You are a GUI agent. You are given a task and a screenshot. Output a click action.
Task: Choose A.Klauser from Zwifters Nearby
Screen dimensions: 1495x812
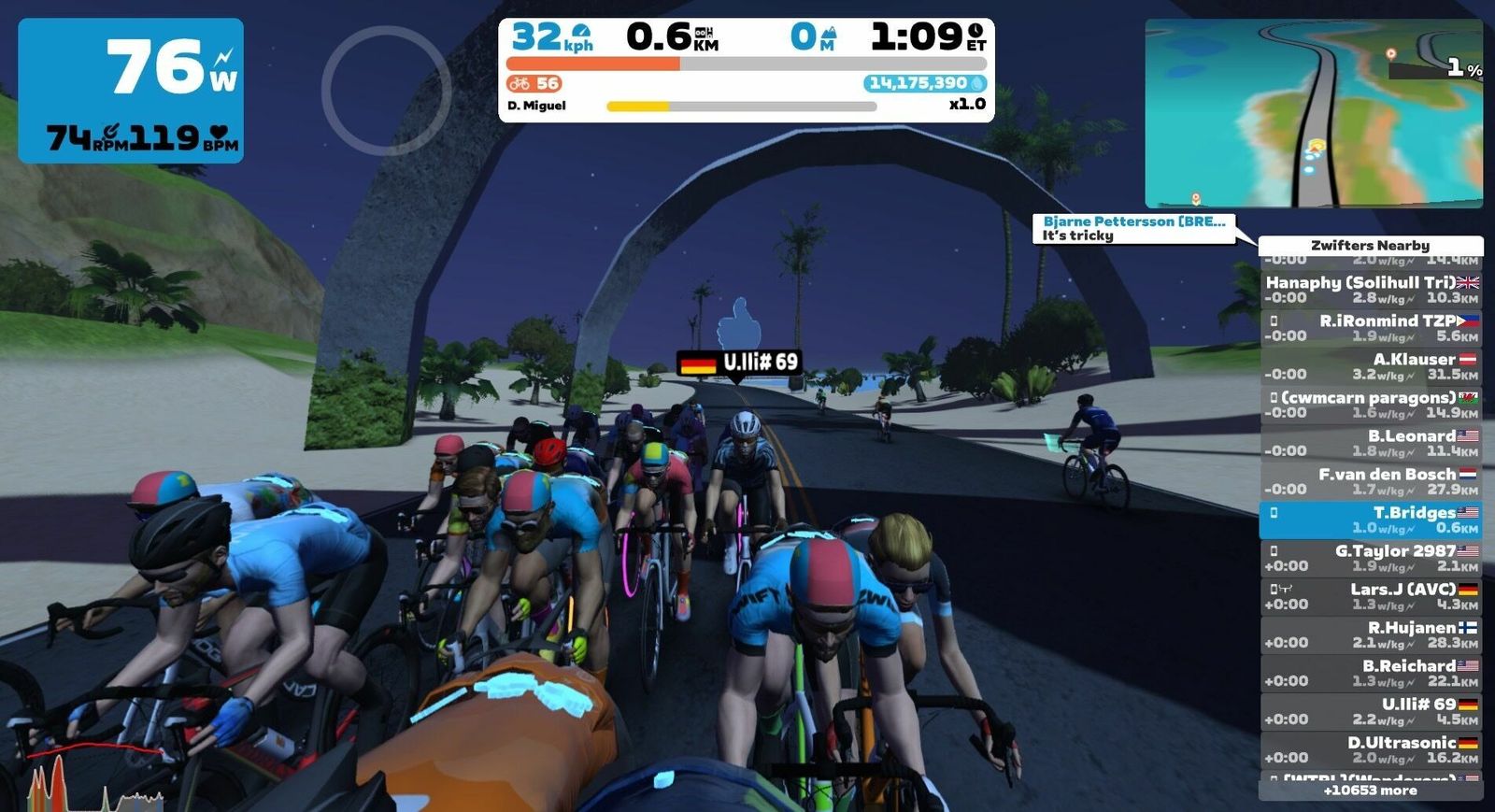coord(1371,366)
